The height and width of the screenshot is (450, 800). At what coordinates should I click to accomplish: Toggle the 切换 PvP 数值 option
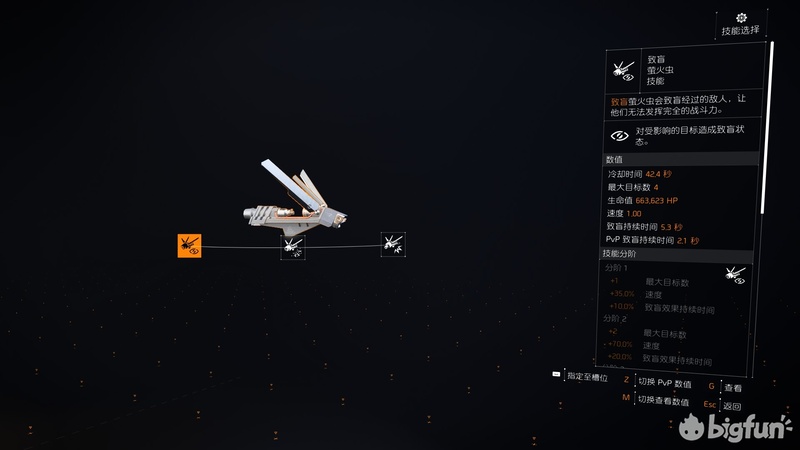coord(664,381)
